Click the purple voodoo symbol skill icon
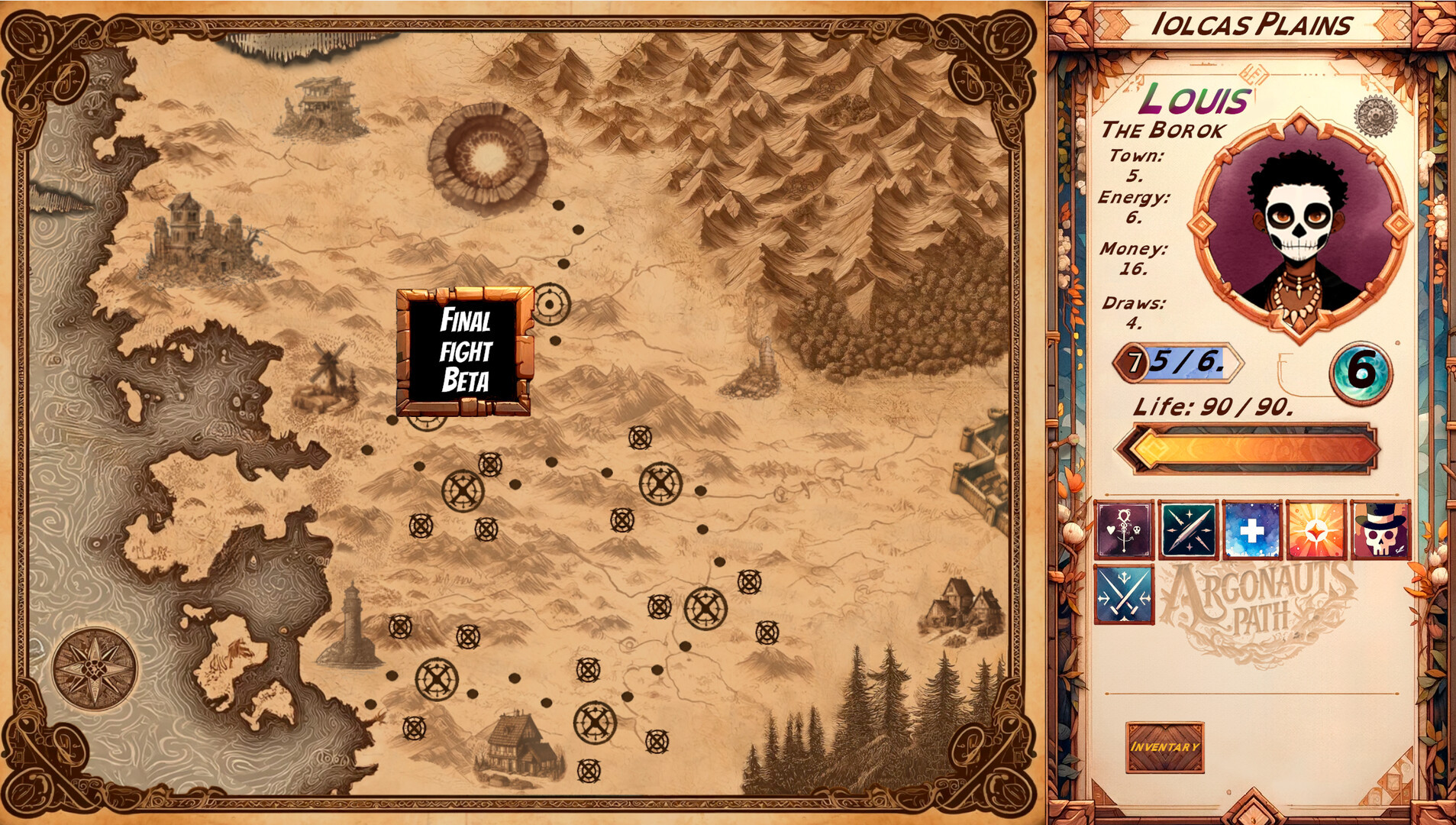 (x=1123, y=529)
